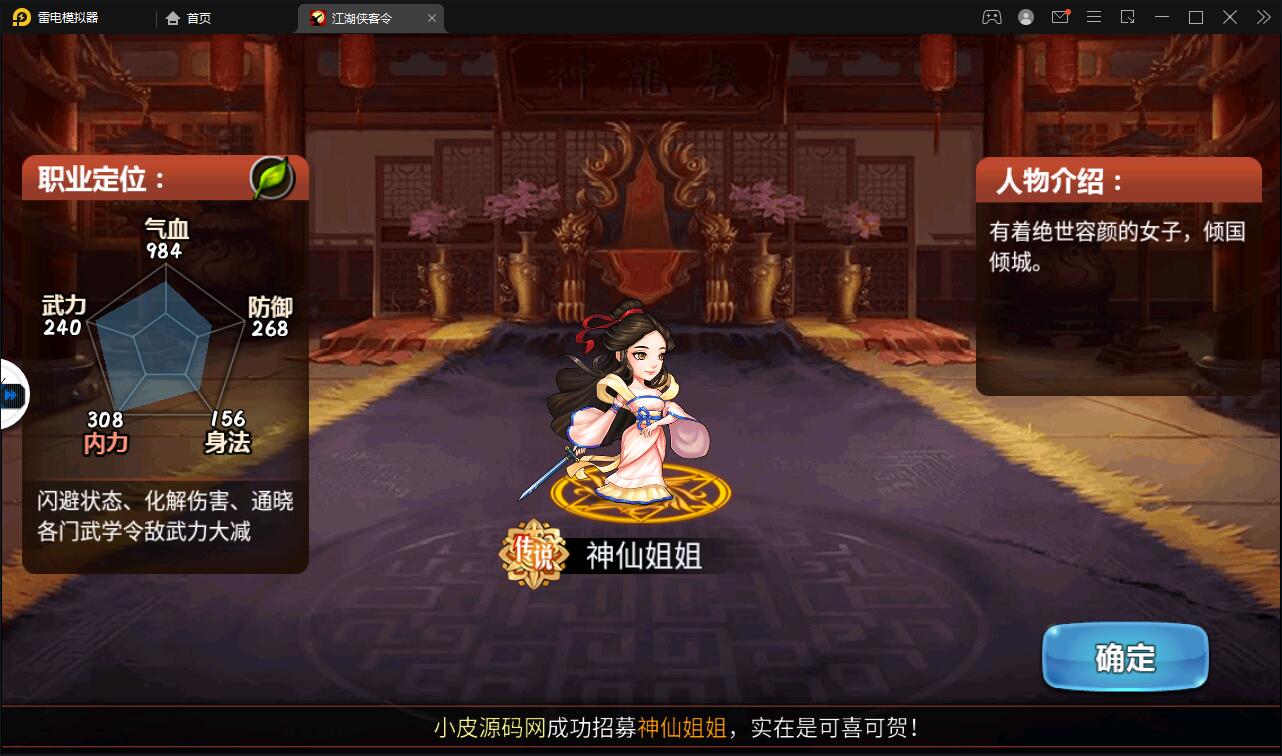Image resolution: width=1282 pixels, height=756 pixels.
Task: Open the user profile icon
Action: click(1026, 17)
